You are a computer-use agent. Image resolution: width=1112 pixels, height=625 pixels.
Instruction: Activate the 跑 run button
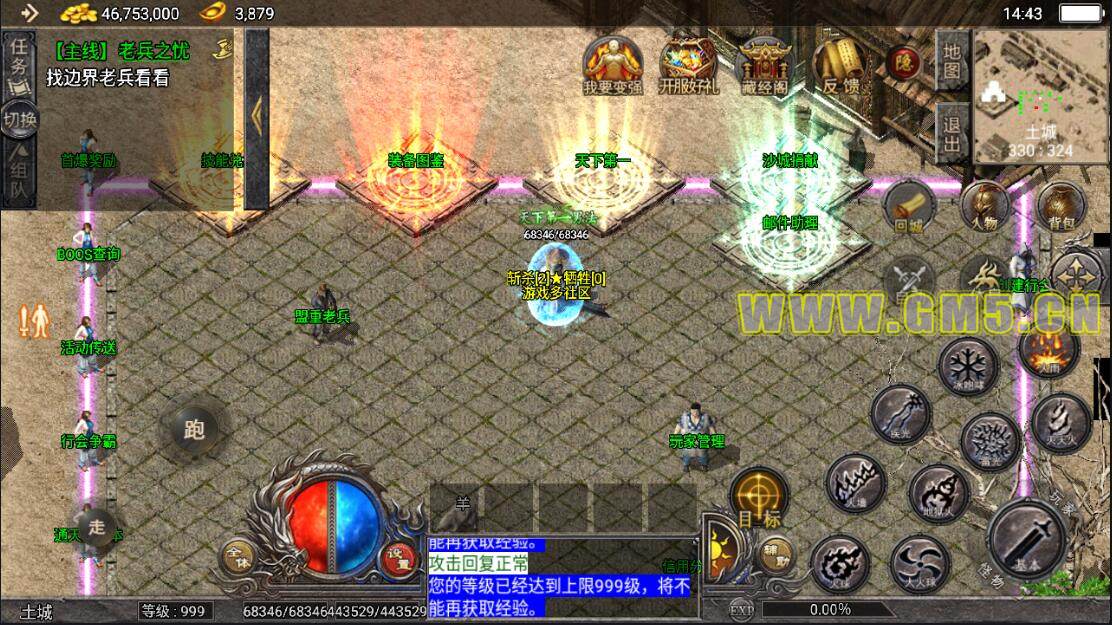coord(194,430)
